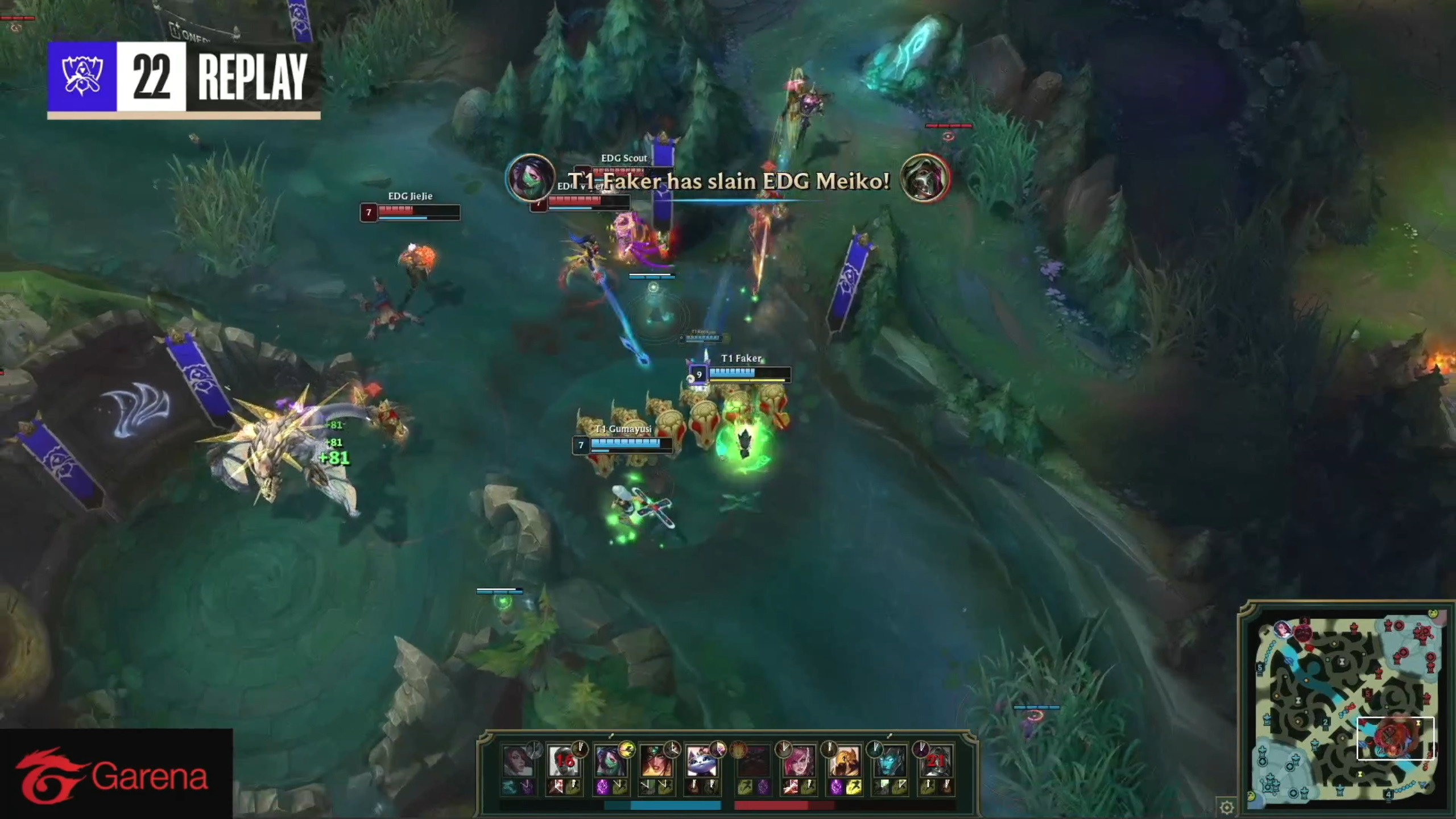Select the dead blue-team portrait showing 16

point(564,761)
